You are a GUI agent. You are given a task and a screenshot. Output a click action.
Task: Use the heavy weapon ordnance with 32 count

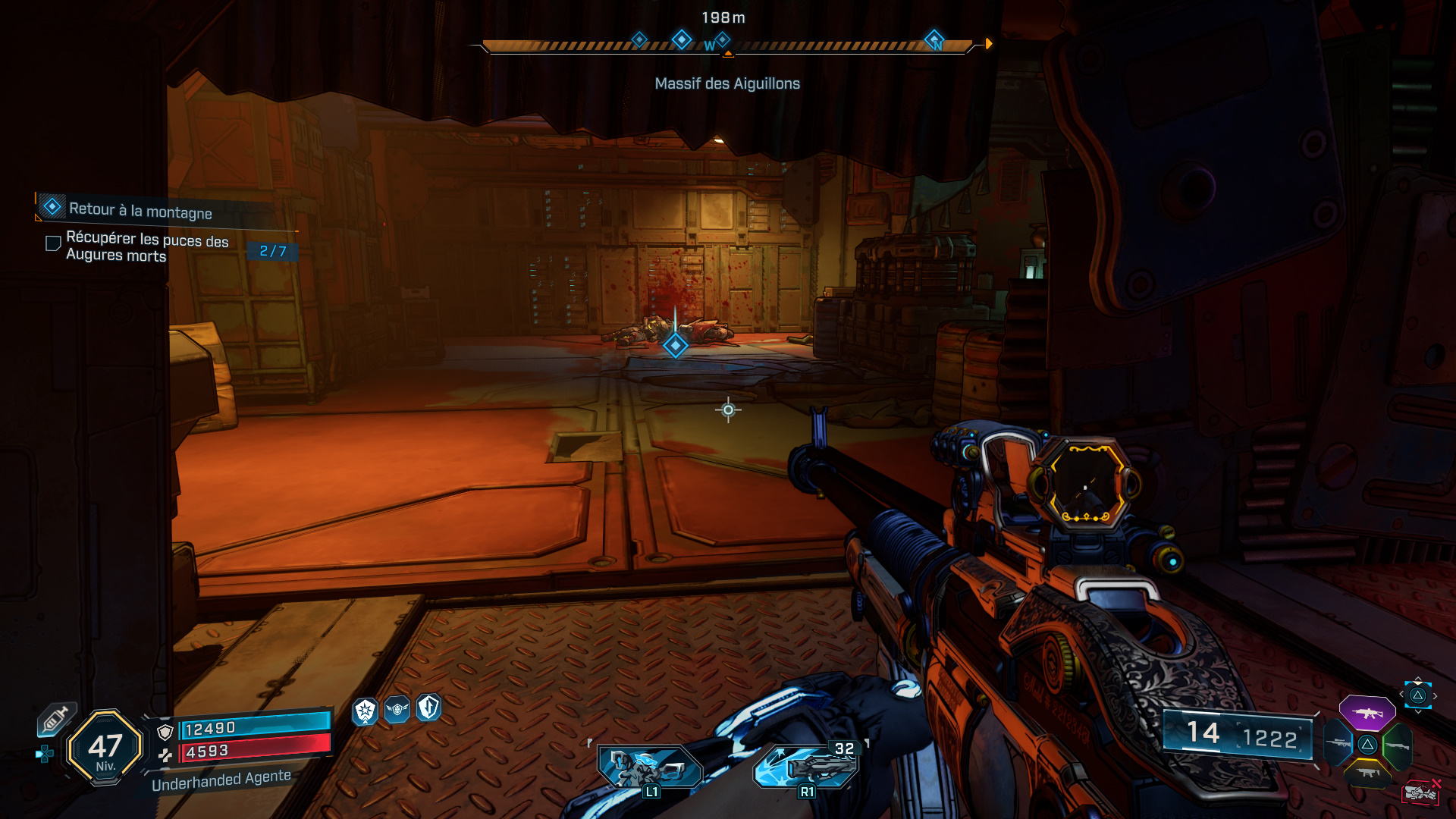click(806, 766)
